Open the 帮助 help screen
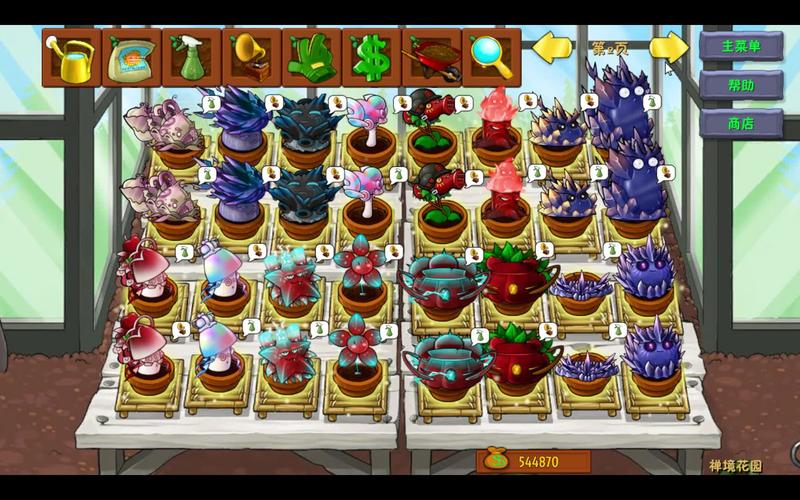 (x=741, y=85)
